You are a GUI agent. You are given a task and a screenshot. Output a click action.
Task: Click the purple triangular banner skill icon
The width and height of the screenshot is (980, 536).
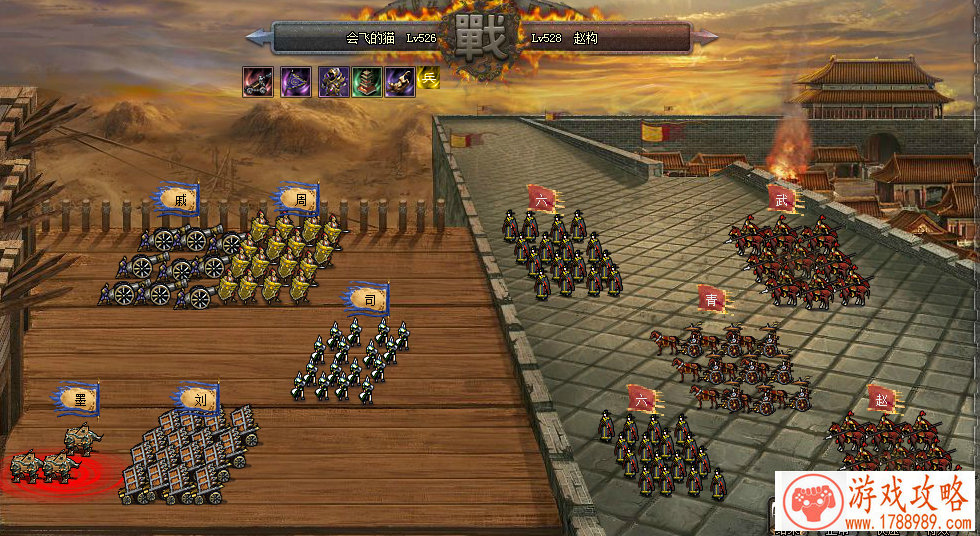[x=295, y=82]
